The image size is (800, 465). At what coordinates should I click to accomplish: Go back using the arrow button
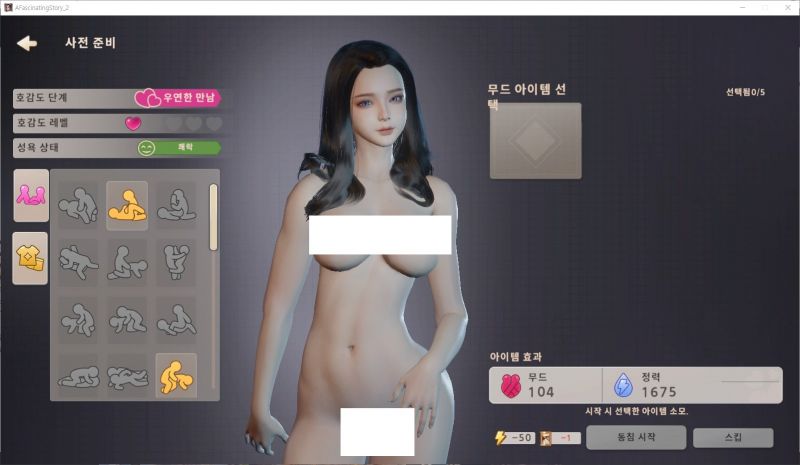pos(27,43)
